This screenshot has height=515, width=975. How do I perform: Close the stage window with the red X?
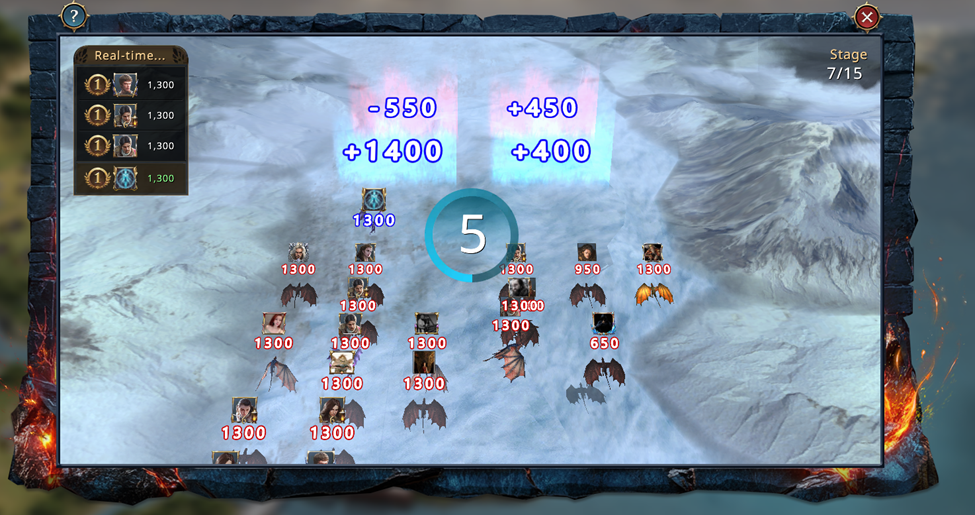(867, 17)
